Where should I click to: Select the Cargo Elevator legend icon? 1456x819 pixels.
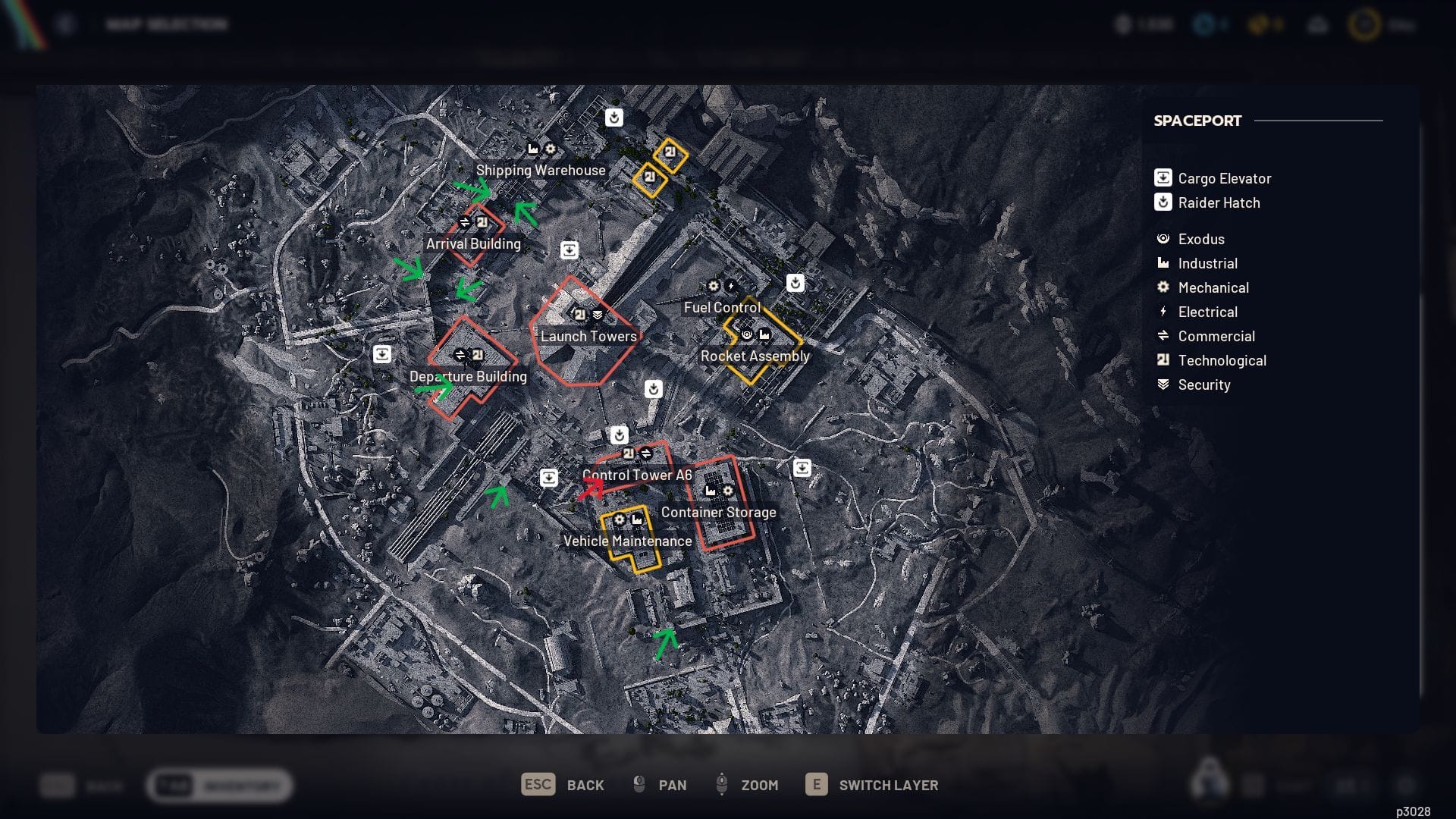[x=1163, y=178]
